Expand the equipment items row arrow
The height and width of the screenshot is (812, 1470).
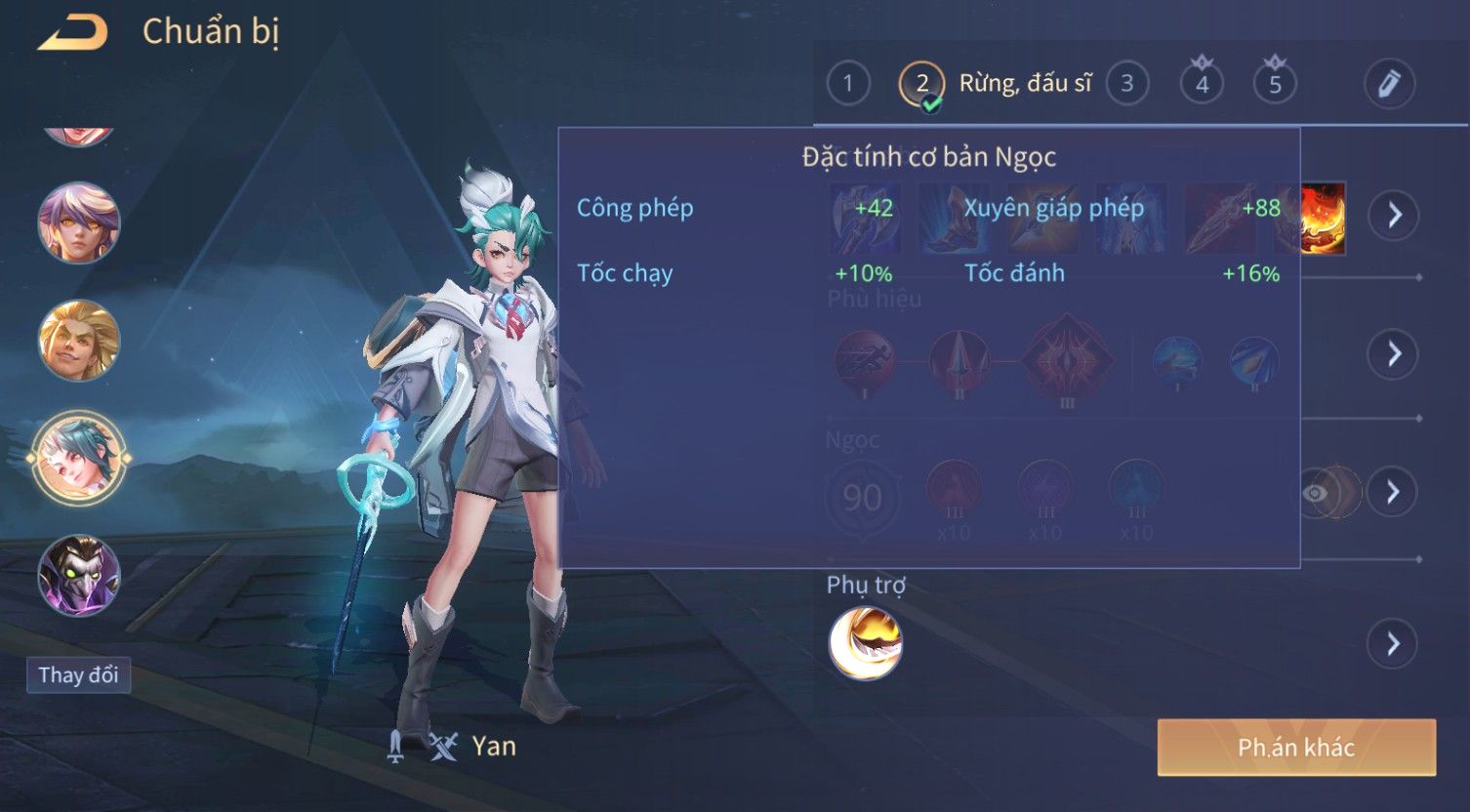[x=1393, y=215]
